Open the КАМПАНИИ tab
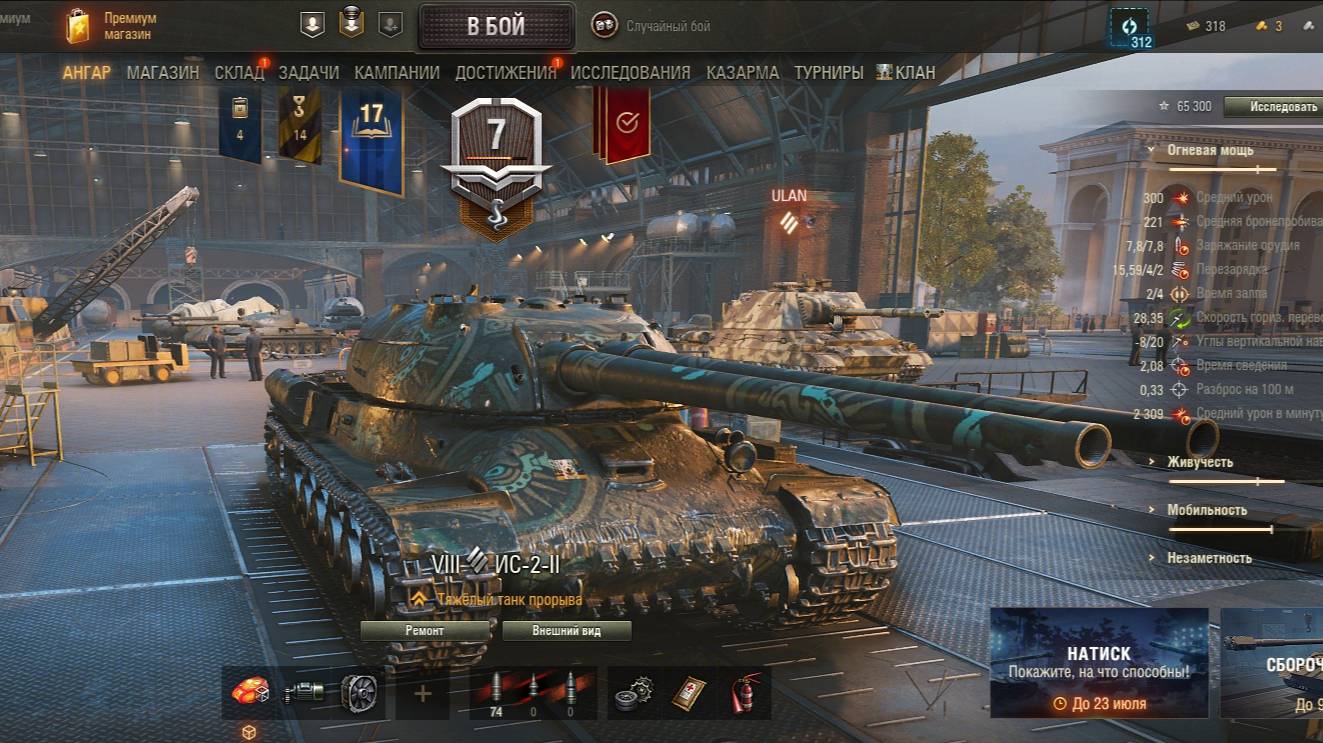 point(397,73)
